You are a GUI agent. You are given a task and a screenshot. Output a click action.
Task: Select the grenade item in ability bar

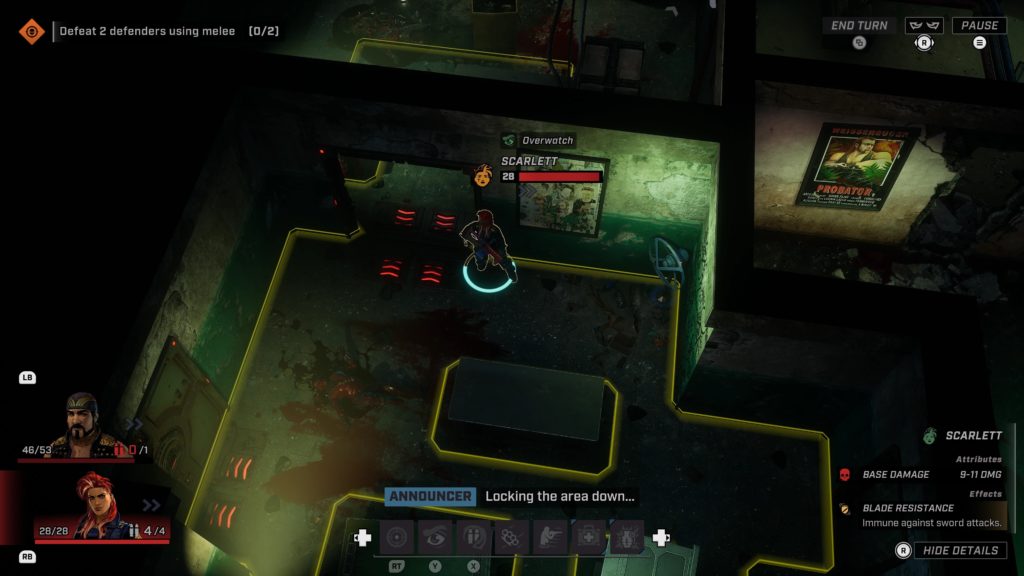pyautogui.click(x=626, y=538)
